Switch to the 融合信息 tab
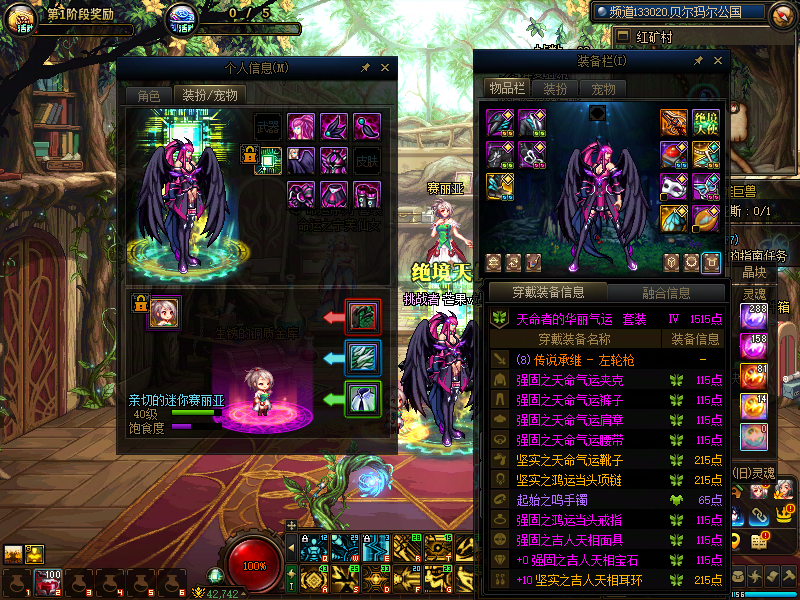 tap(665, 293)
